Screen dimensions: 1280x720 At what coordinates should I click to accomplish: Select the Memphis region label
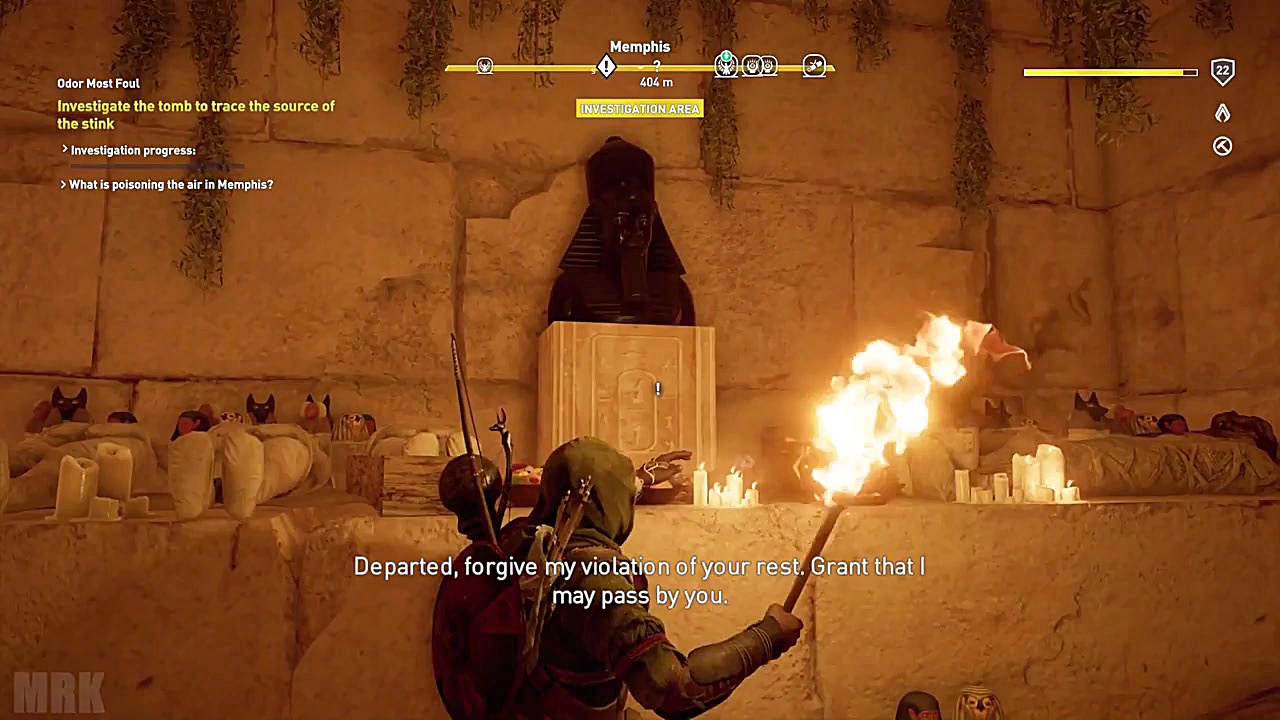[640, 46]
